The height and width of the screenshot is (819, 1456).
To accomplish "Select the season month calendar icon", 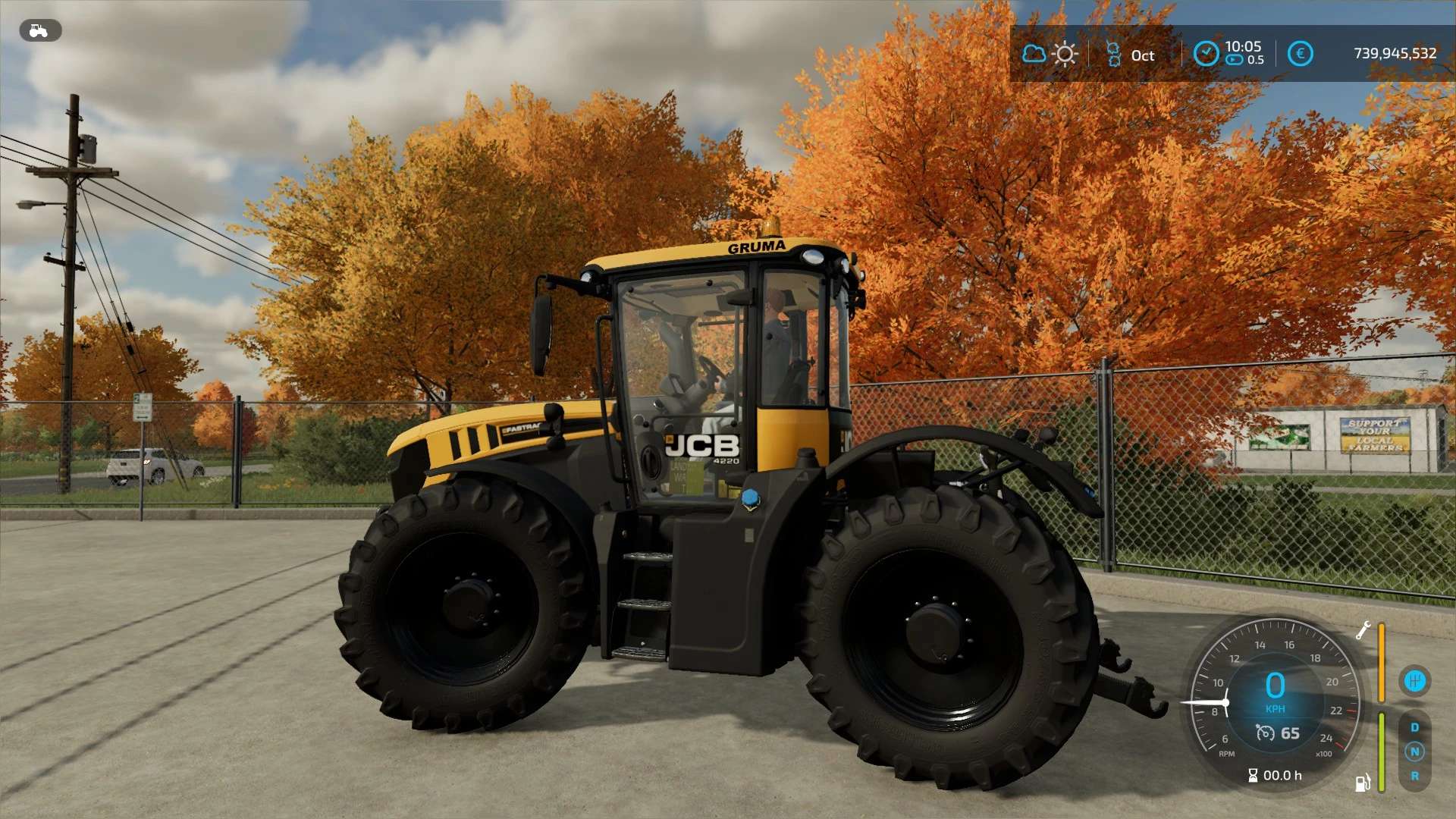I will point(1113,55).
